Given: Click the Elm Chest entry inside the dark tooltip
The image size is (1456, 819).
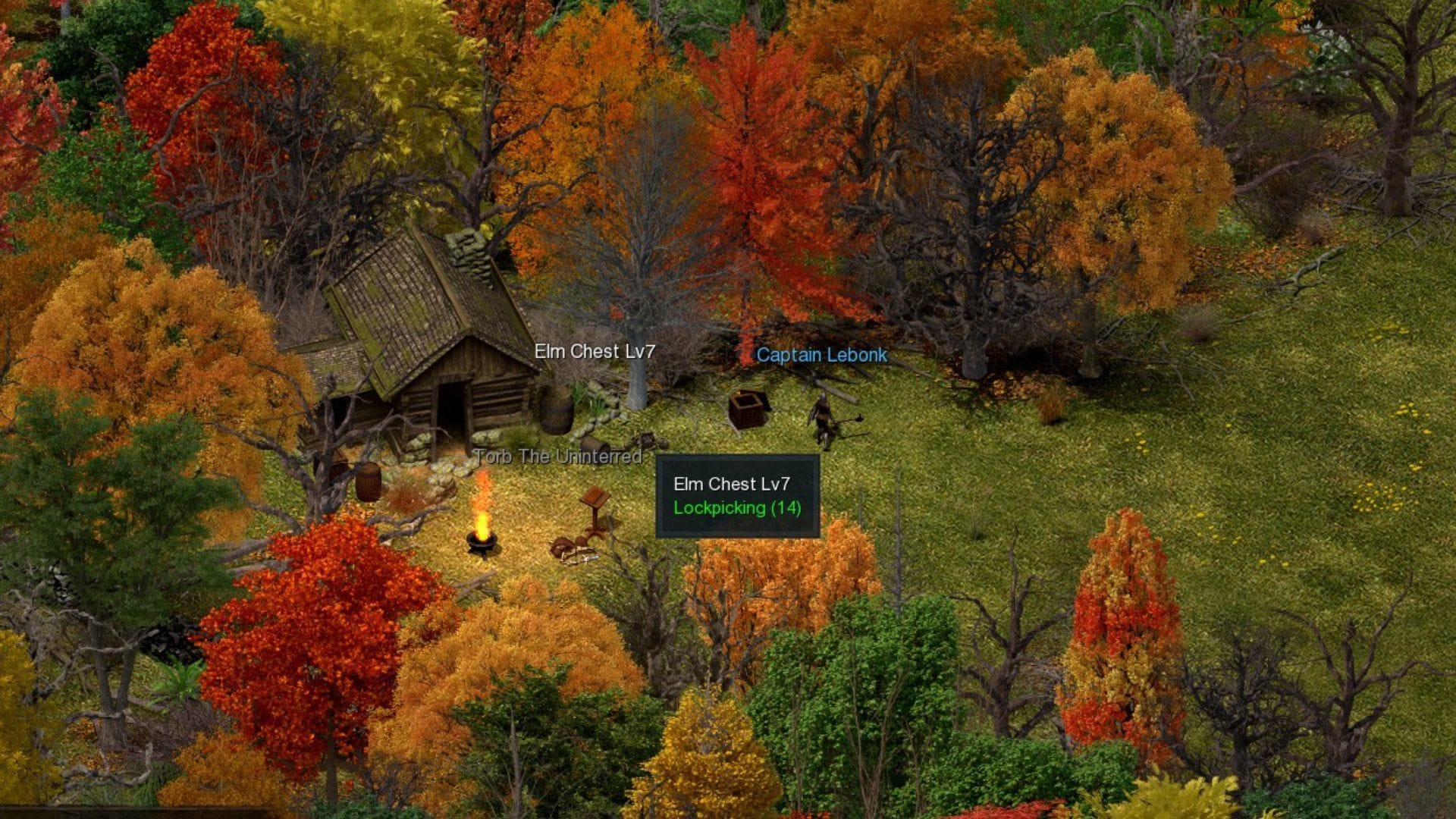Looking at the screenshot, I should pos(733,484).
